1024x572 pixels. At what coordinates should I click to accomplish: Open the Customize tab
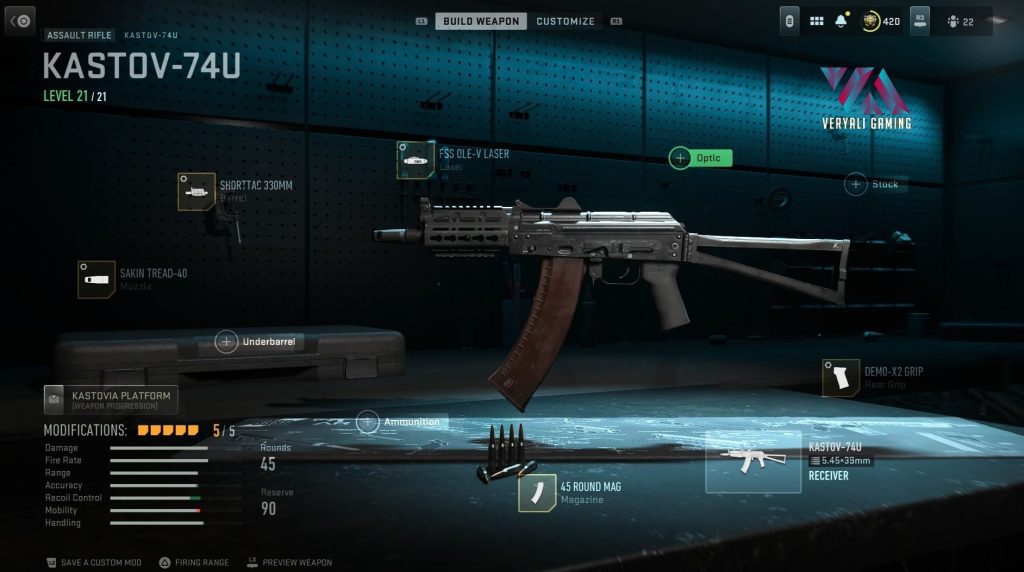(565, 21)
